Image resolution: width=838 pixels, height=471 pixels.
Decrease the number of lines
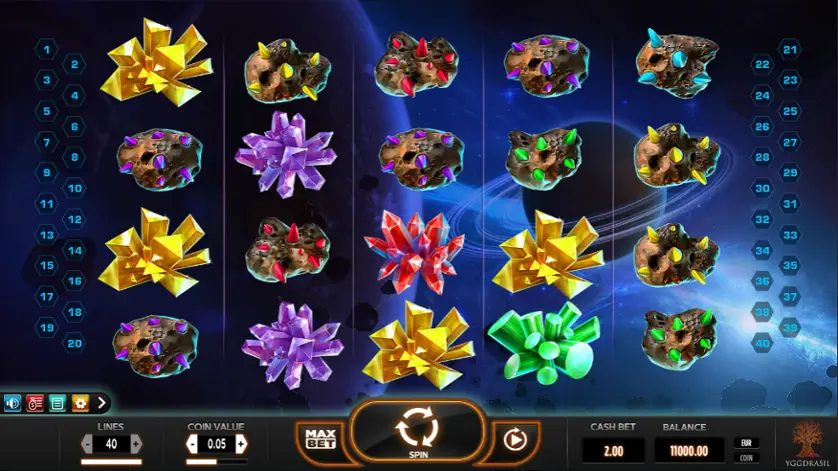[87, 443]
